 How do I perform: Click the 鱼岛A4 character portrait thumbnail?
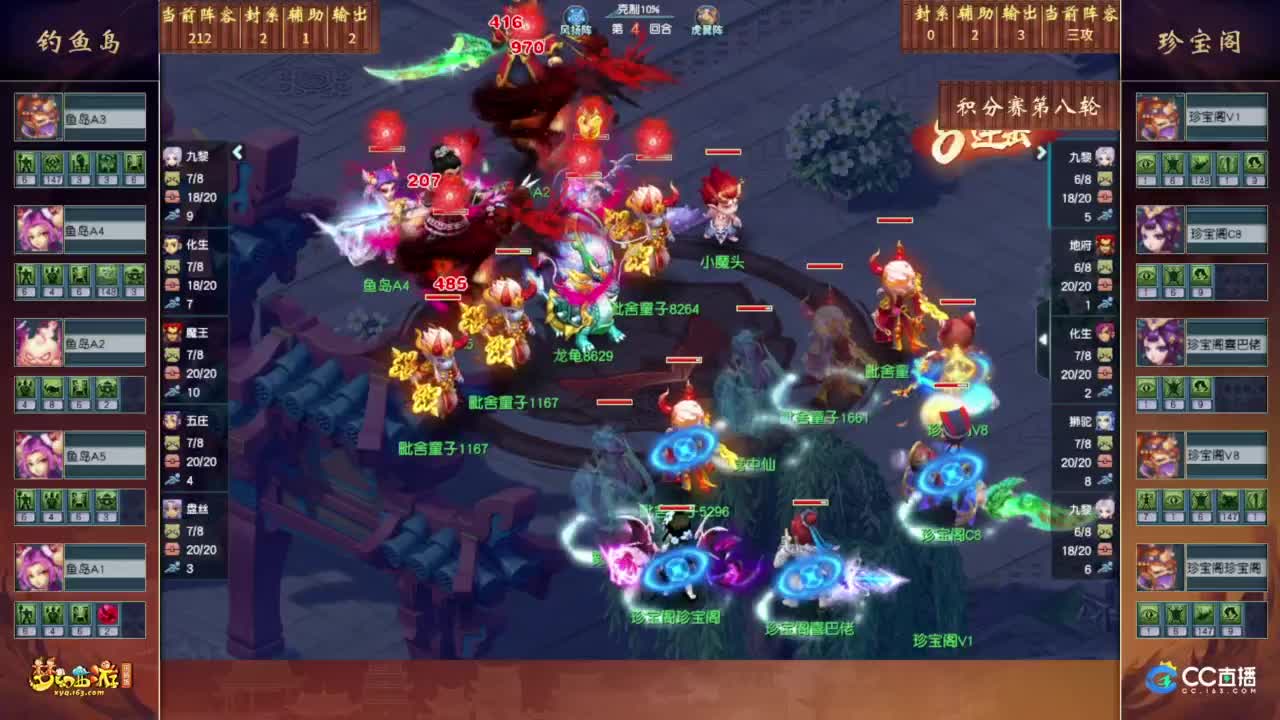coord(38,229)
